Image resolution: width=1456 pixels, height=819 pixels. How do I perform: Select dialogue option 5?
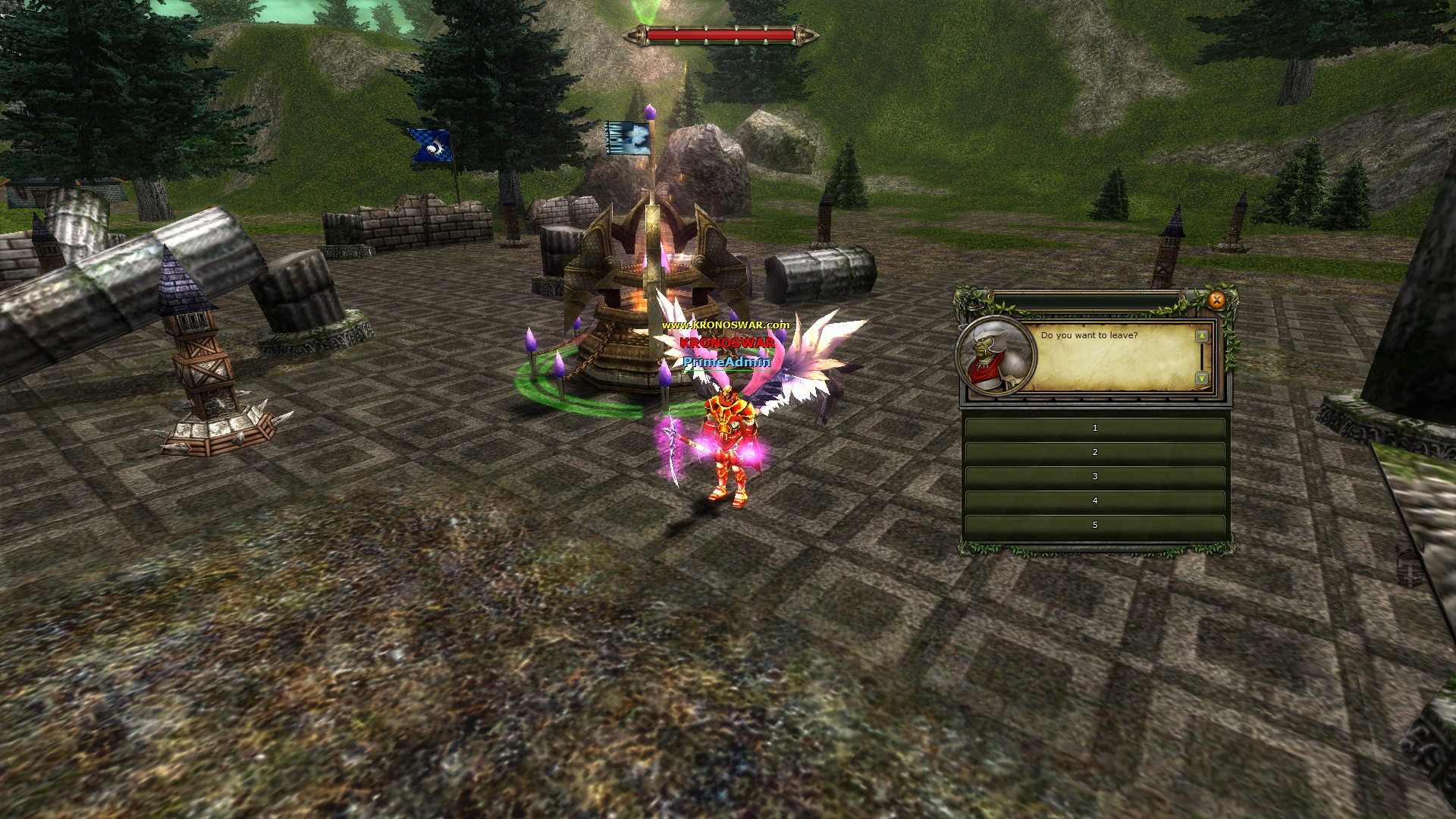pyautogui.click(x=1094, y=526)
